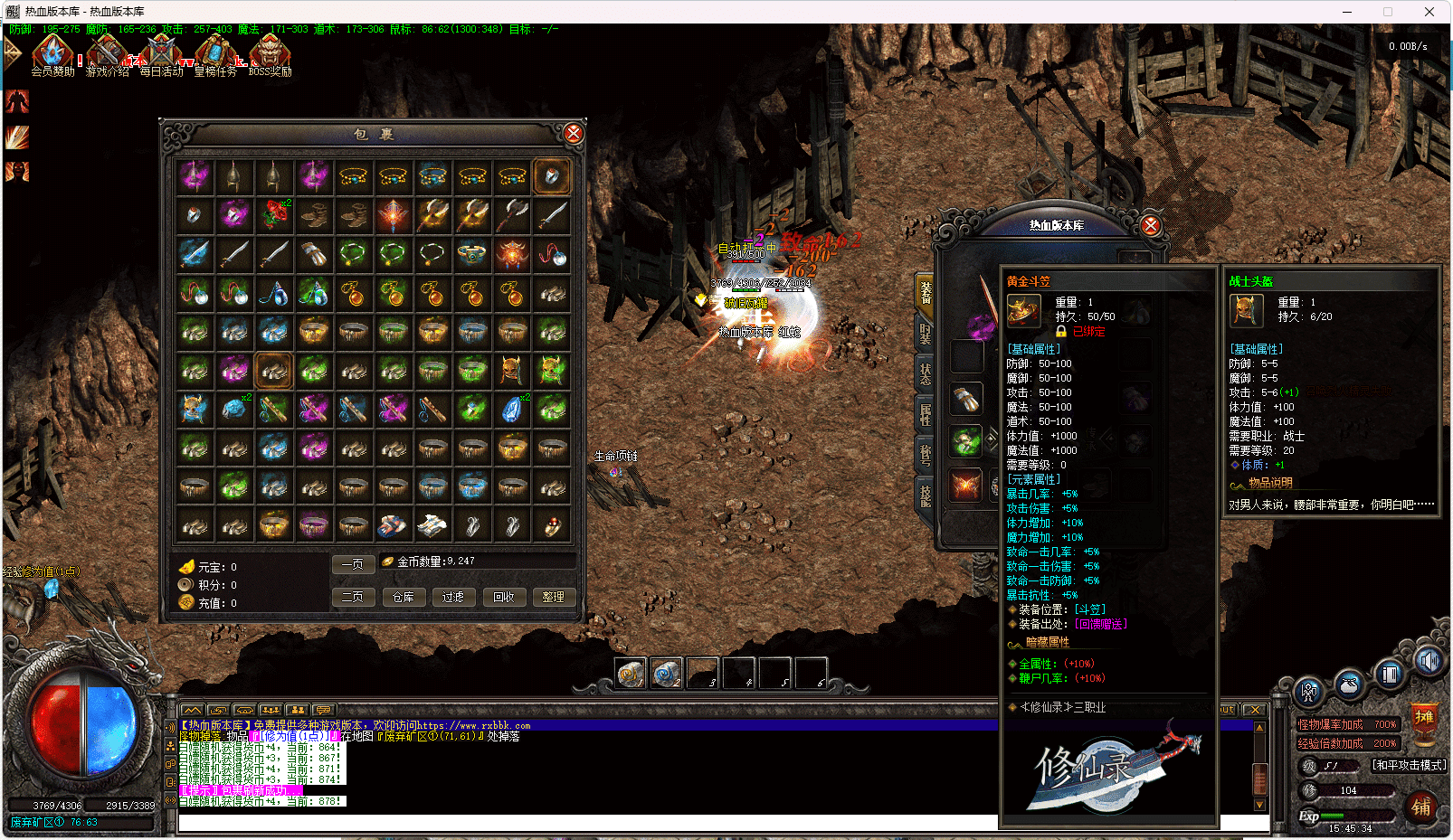The height and width of the screenshot is (840, 1453).
Task: Open the BOSS奖励 rewards icon
Action: tap(270, 54)
